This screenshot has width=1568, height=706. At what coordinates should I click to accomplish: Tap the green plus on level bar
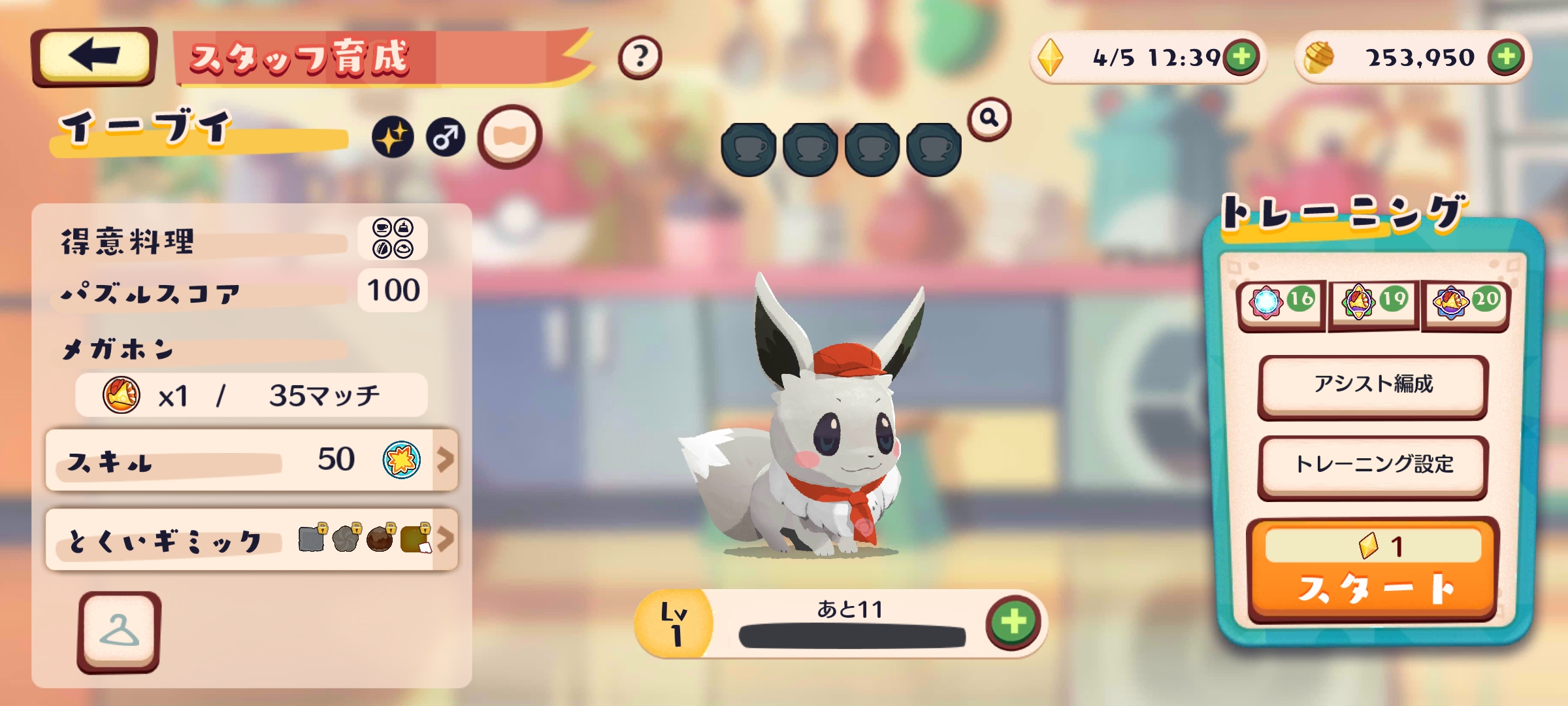(x=1013, y=622)
